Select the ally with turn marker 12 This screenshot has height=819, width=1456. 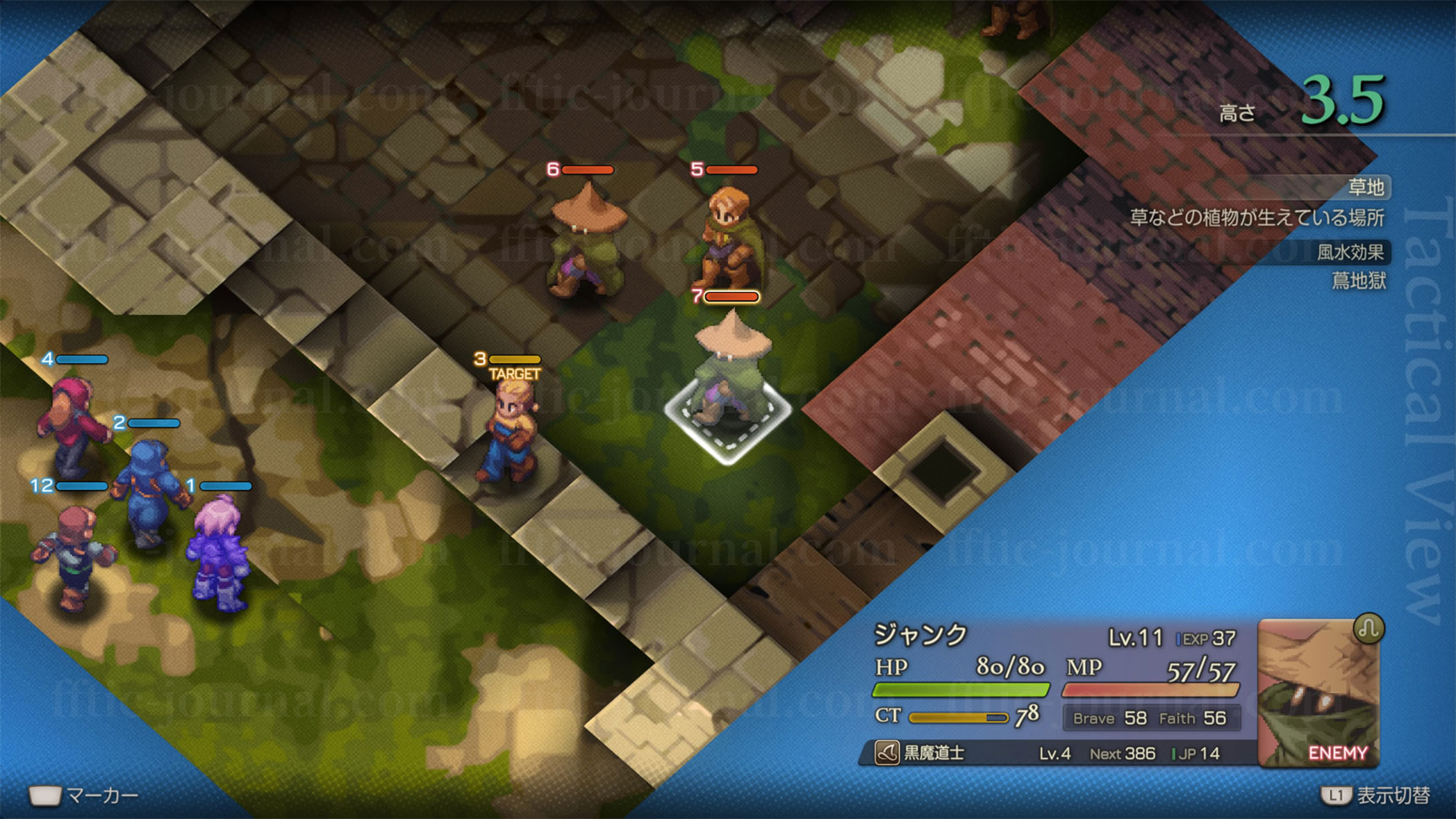pos(74,555)
